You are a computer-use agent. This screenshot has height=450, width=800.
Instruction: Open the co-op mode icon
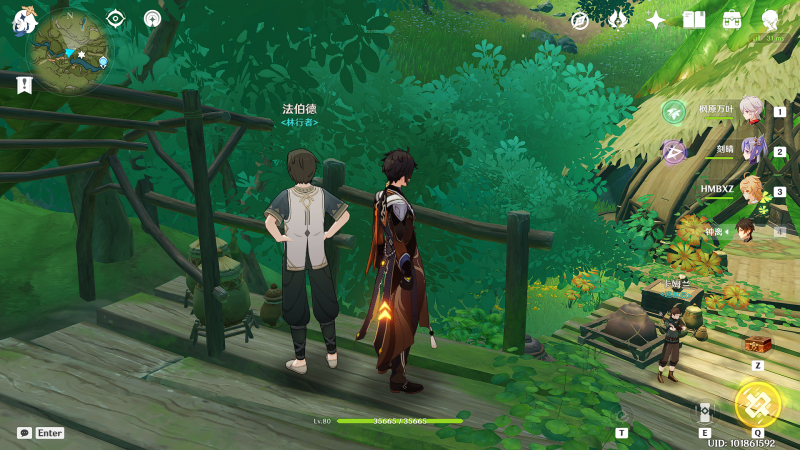point(152,18)
